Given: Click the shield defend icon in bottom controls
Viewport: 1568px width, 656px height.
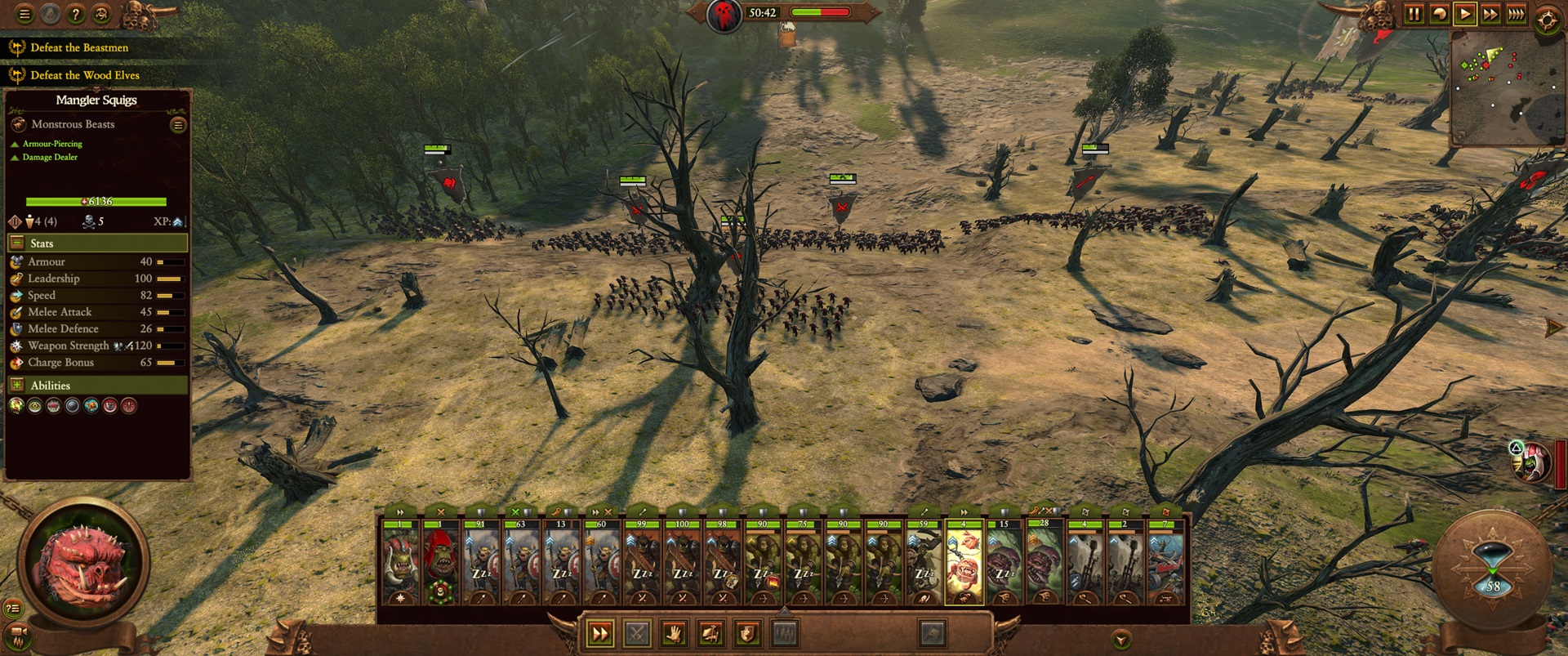Looking at the screenshot, I should click(746, 633).
